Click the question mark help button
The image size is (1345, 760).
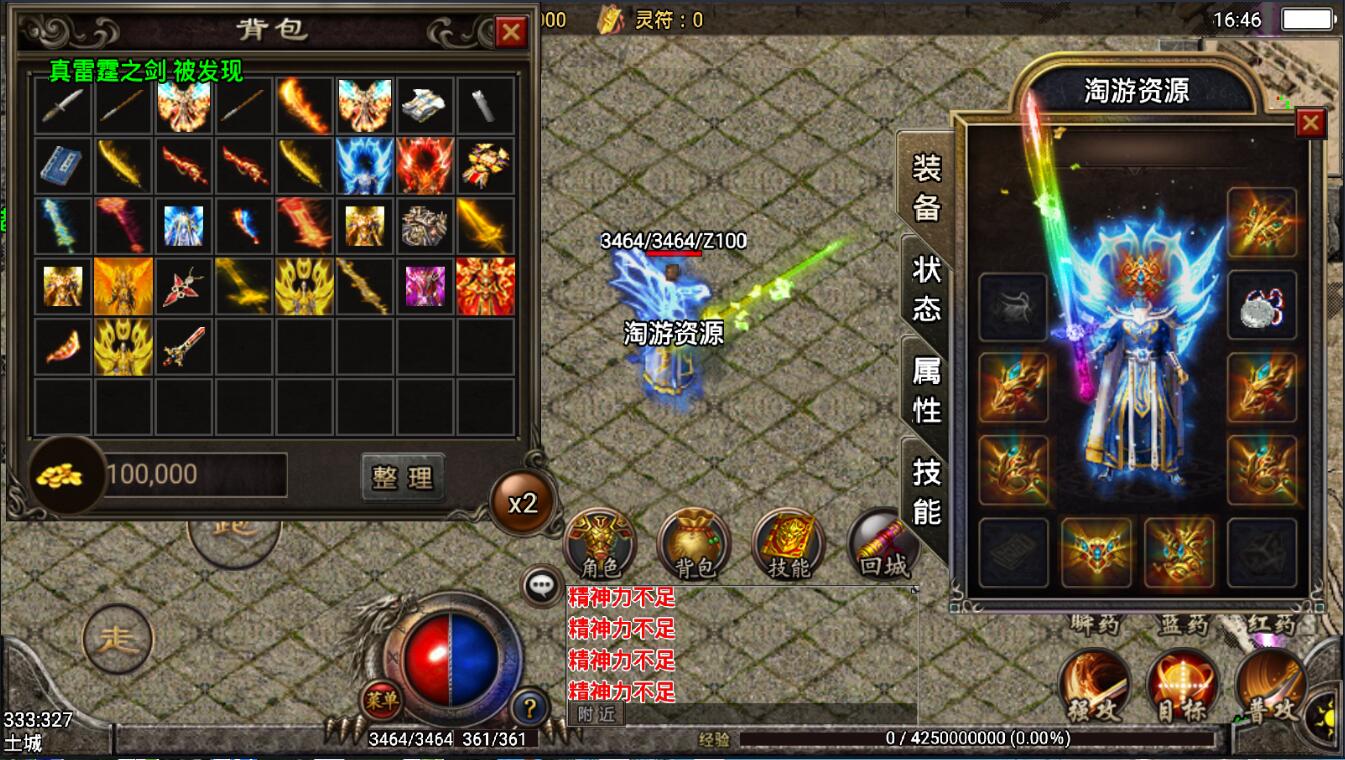pos(530,709)
